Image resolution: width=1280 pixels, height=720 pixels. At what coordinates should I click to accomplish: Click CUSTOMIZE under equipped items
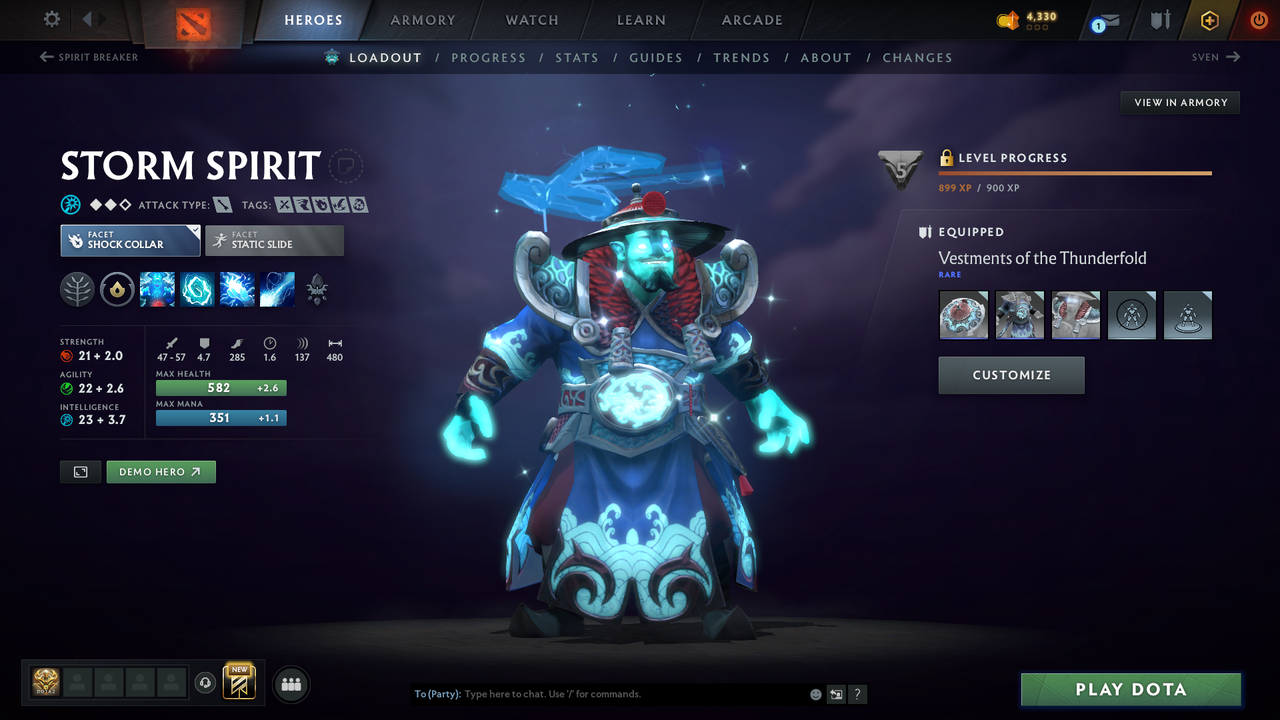click(x=1011, y=376)
